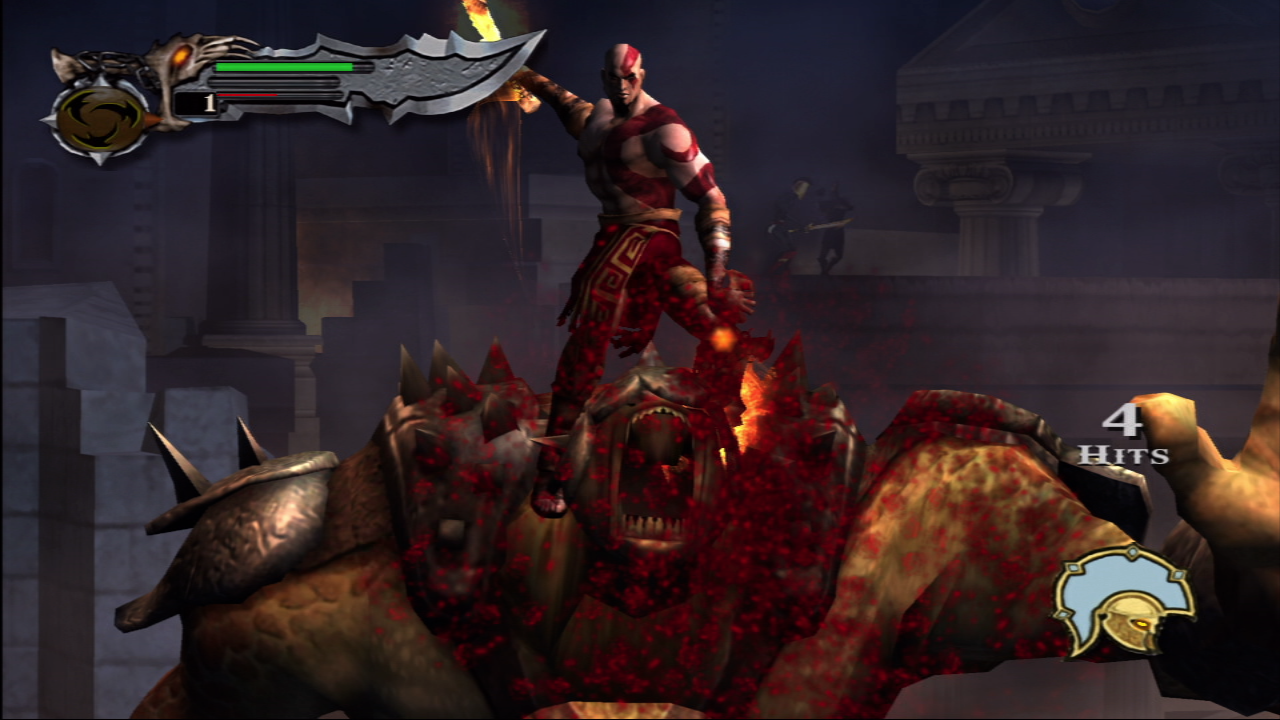Click the glowing eye inside the helmet icon
The image size is (1280, 720).
[x=1141, y=624]
